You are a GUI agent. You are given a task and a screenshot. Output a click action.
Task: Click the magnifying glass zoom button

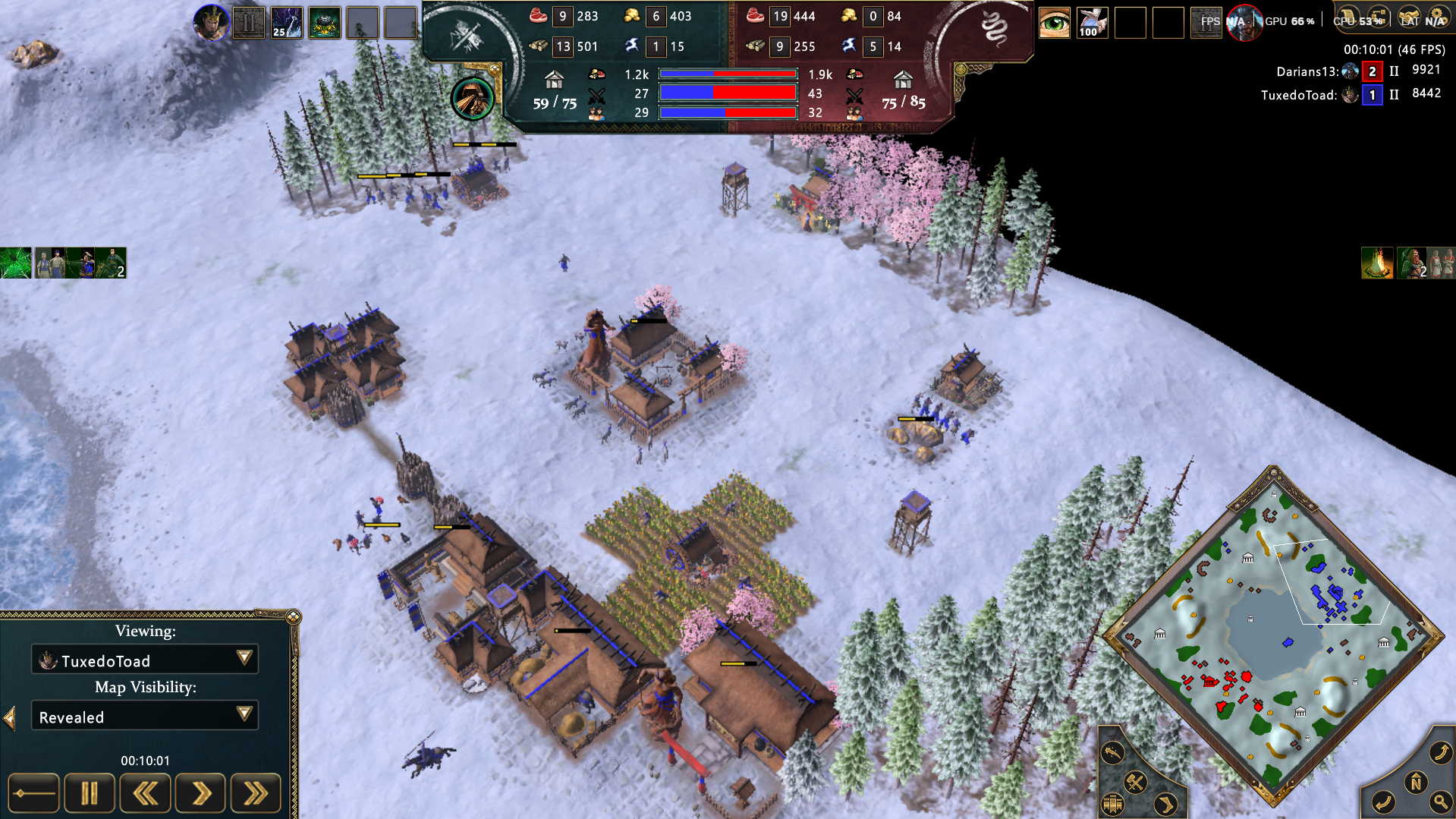pos(1439,802)
